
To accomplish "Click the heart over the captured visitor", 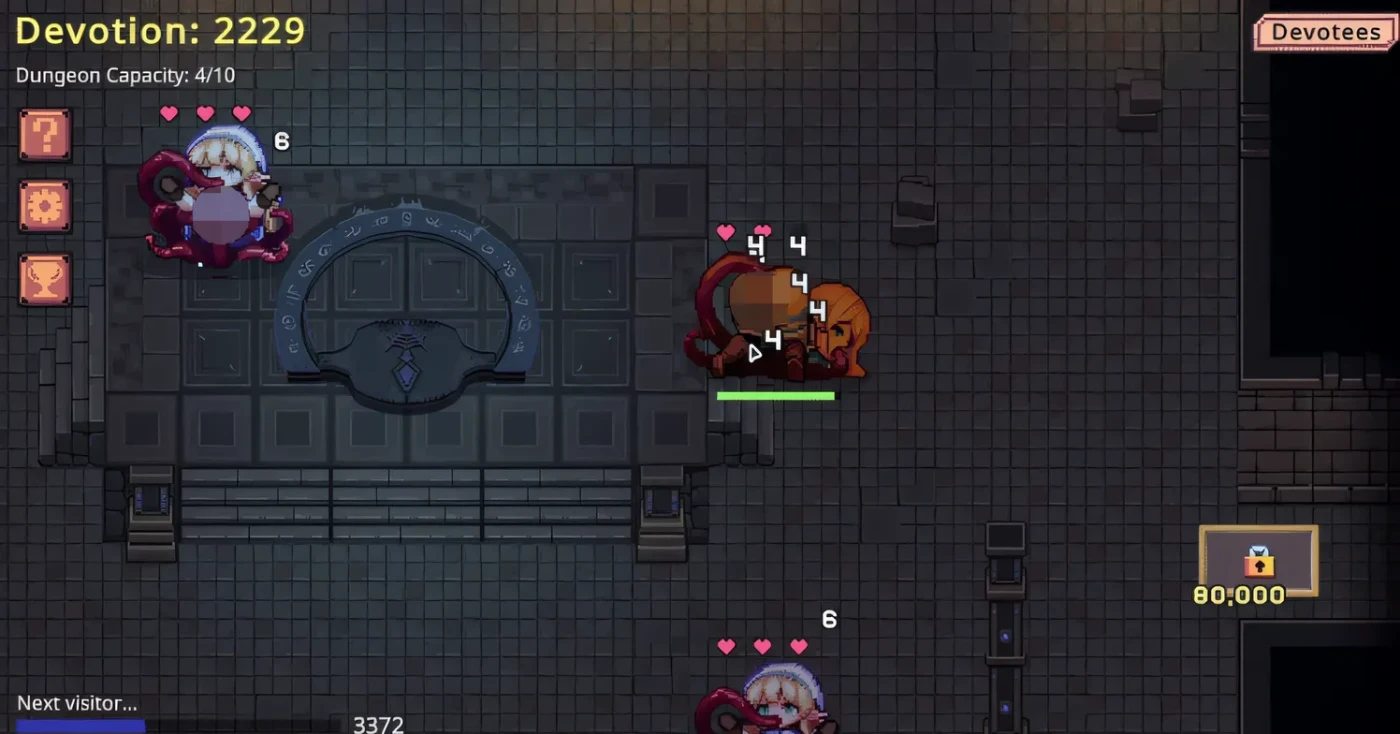I will tap(726, 232).
